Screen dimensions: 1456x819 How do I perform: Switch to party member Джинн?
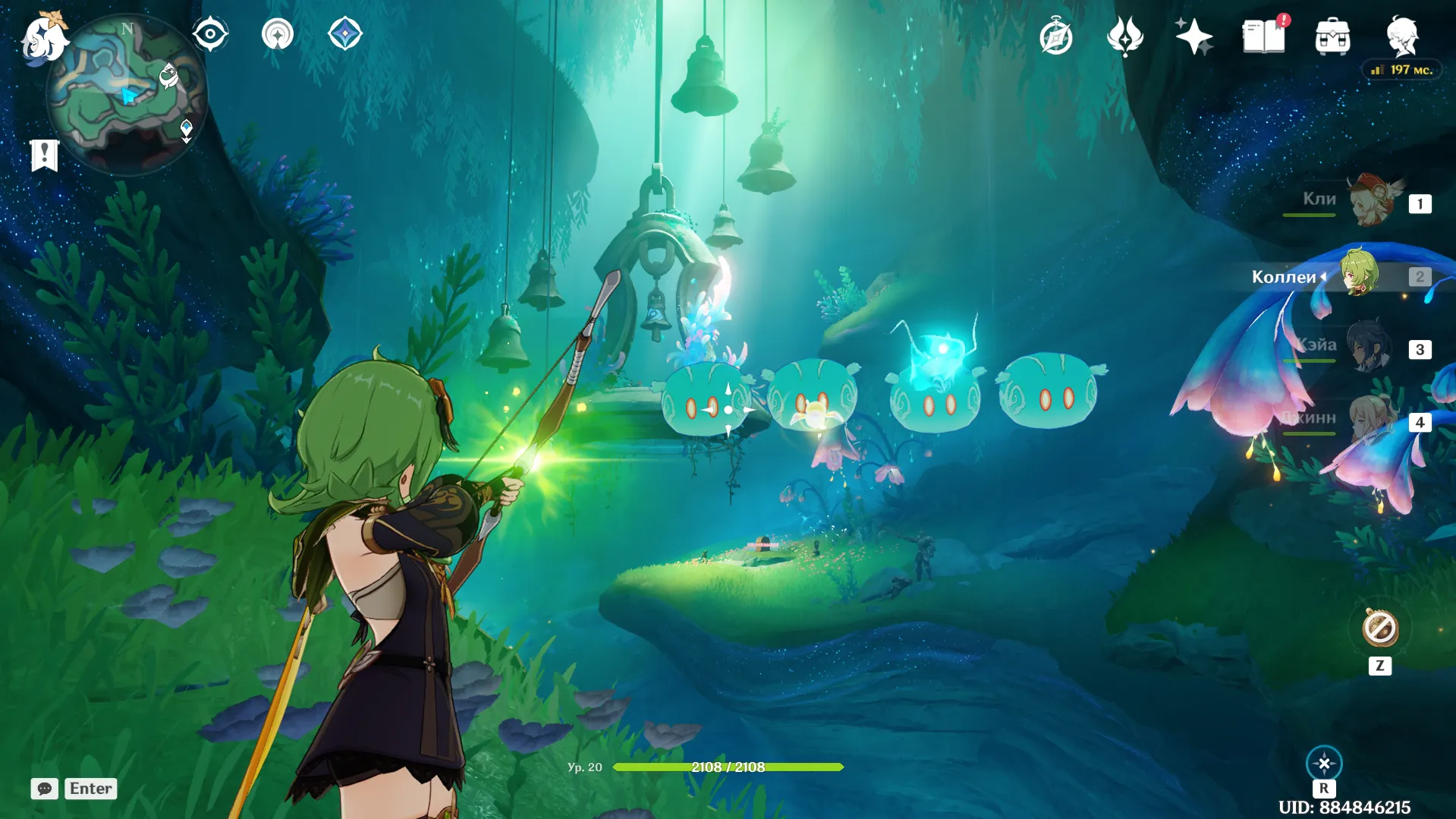click(1372, 419)
